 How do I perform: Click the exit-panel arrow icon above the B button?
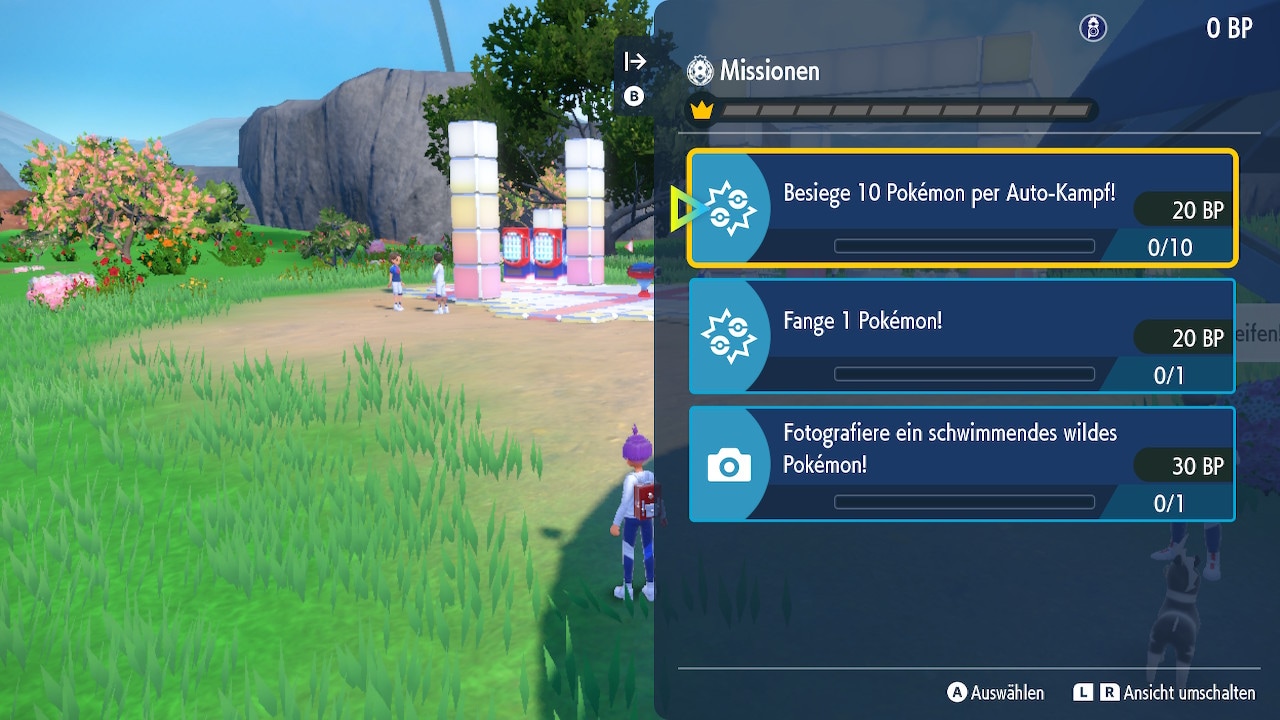[633, 60]
